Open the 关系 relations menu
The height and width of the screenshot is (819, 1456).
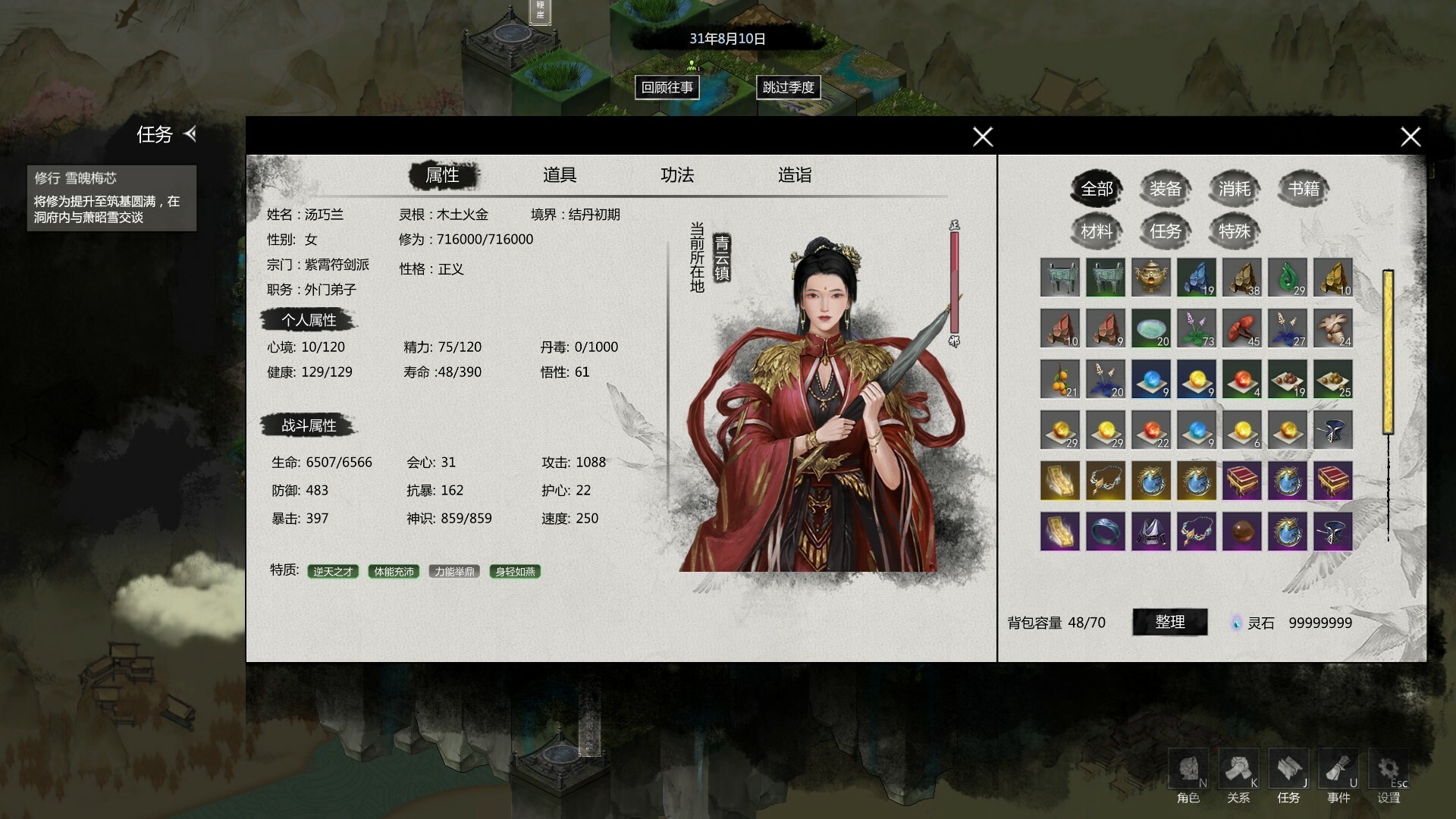1238,775
